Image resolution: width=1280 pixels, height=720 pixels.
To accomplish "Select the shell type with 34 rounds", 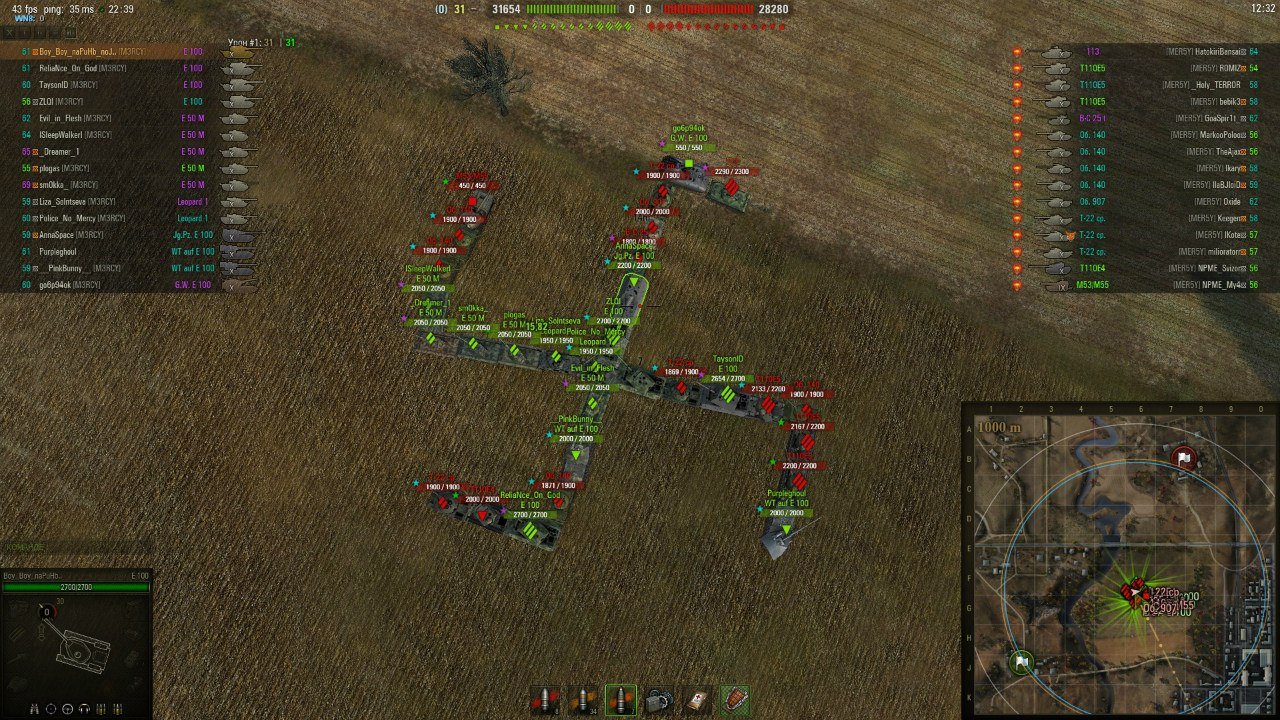I will coord(583,699).
